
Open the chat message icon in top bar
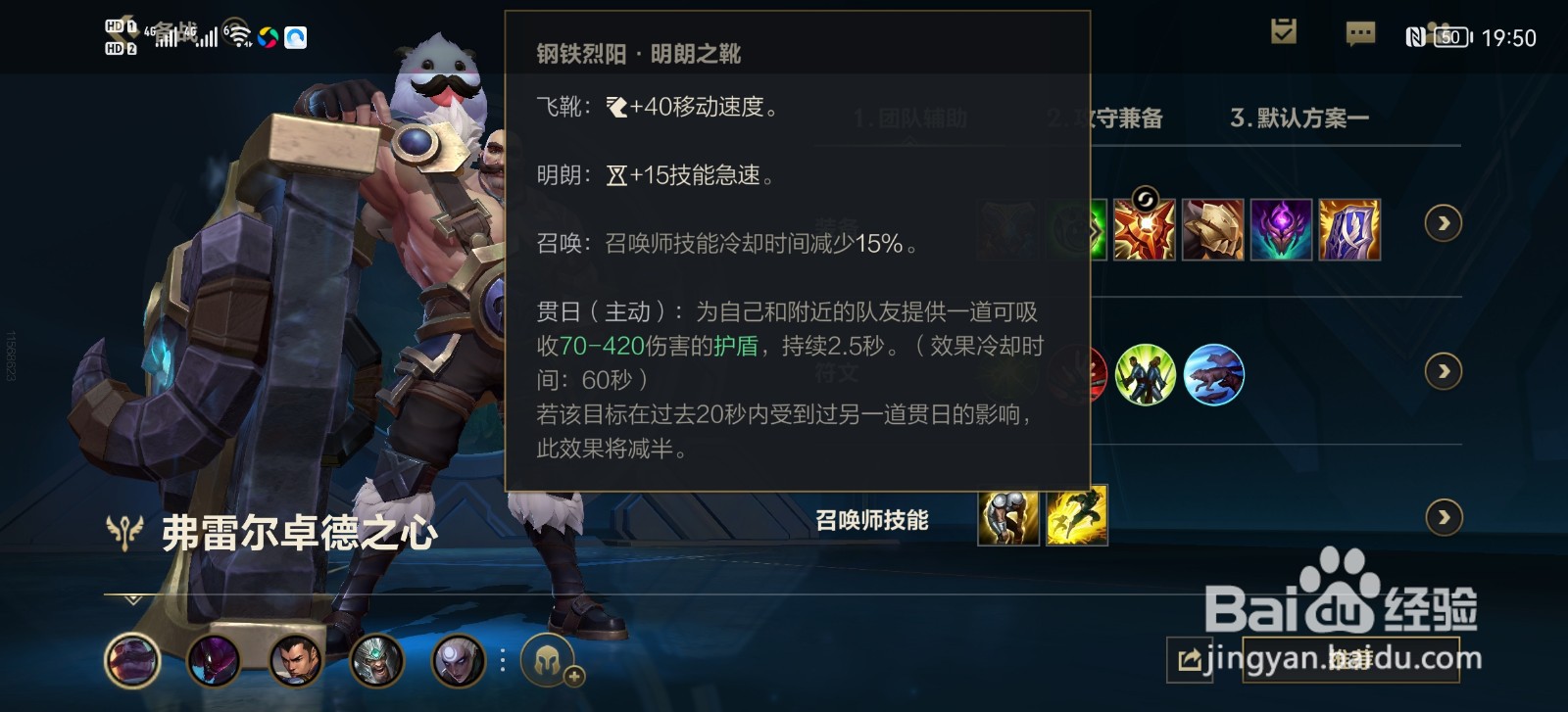1360,34
